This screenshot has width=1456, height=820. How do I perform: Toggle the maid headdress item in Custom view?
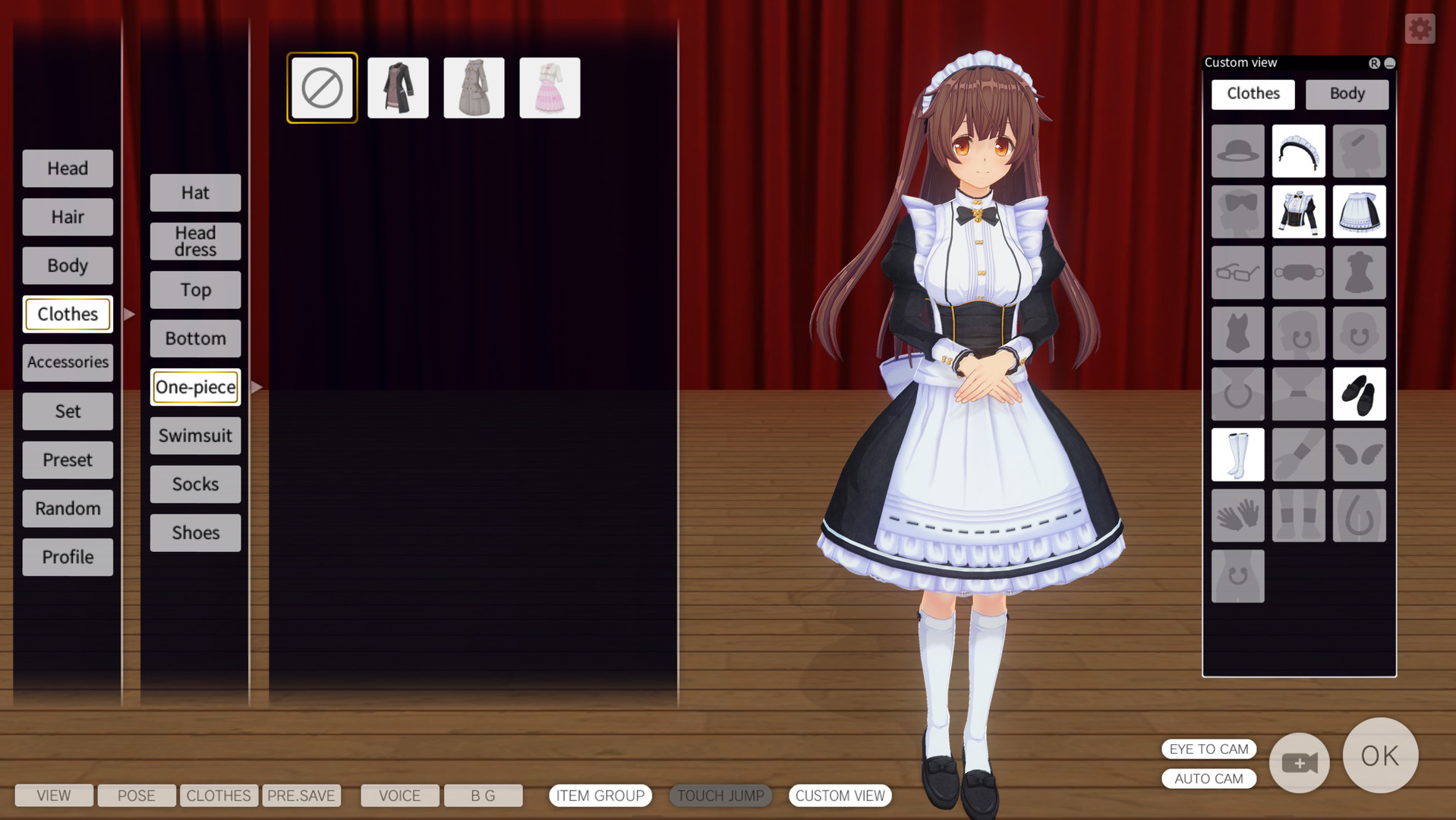pyautogui.click(x=1297, y=150)
